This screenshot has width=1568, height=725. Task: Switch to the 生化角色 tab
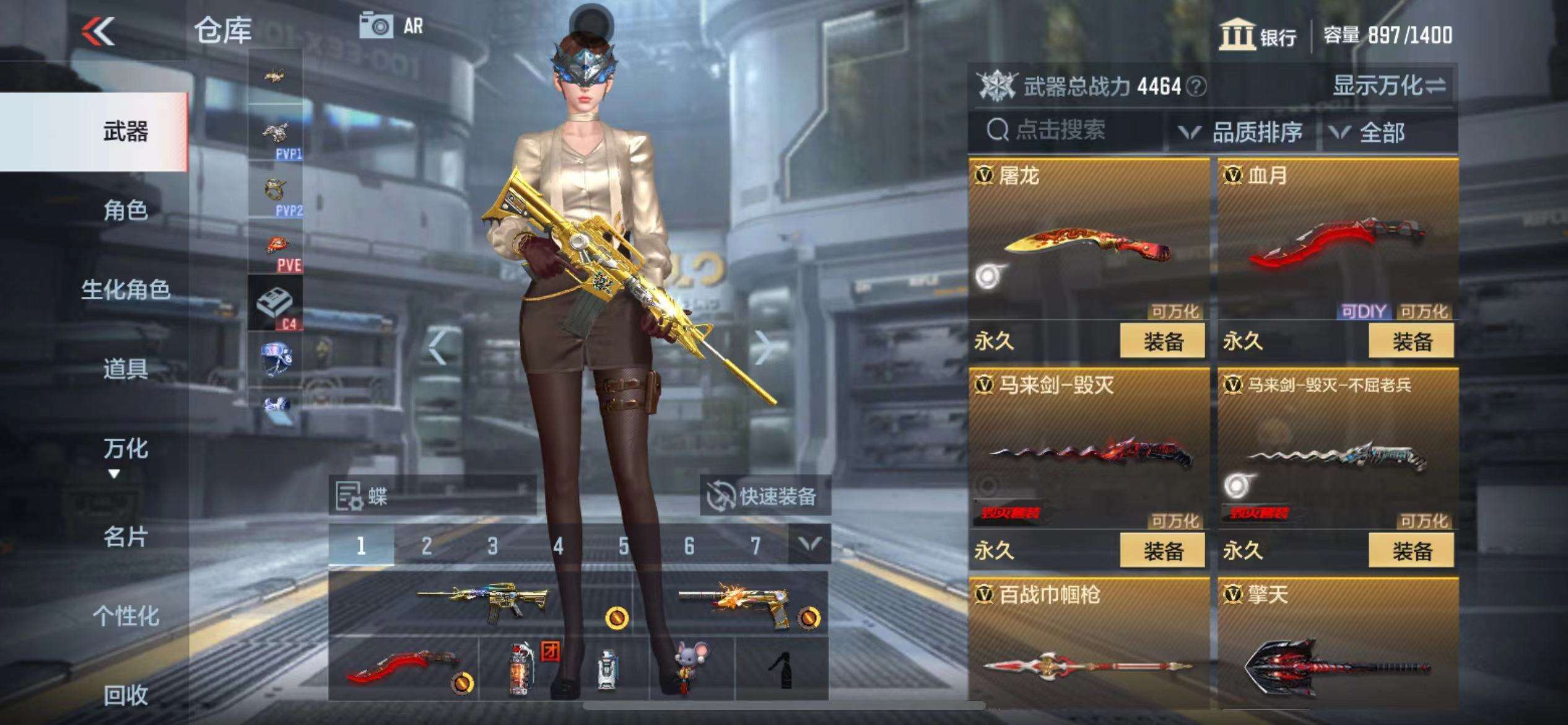pos(125,289)
